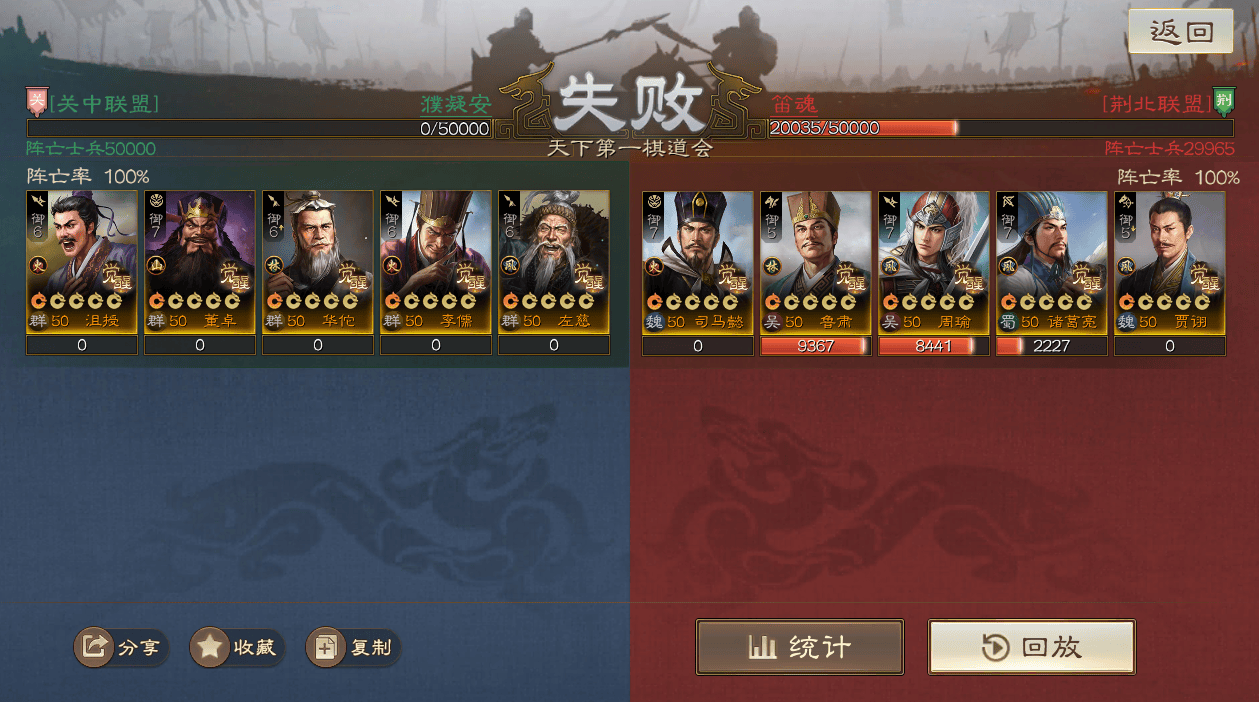This screenshot has width=1259, height=702.
Task: Watch the battle 回放 replay
Action: [x=1031, y=647]
